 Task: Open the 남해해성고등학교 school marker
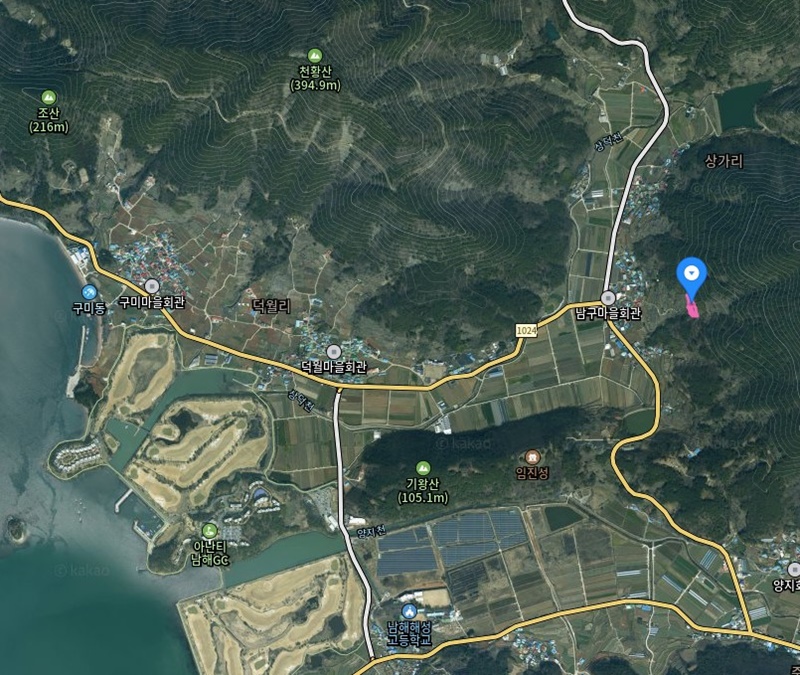[408, 611]
